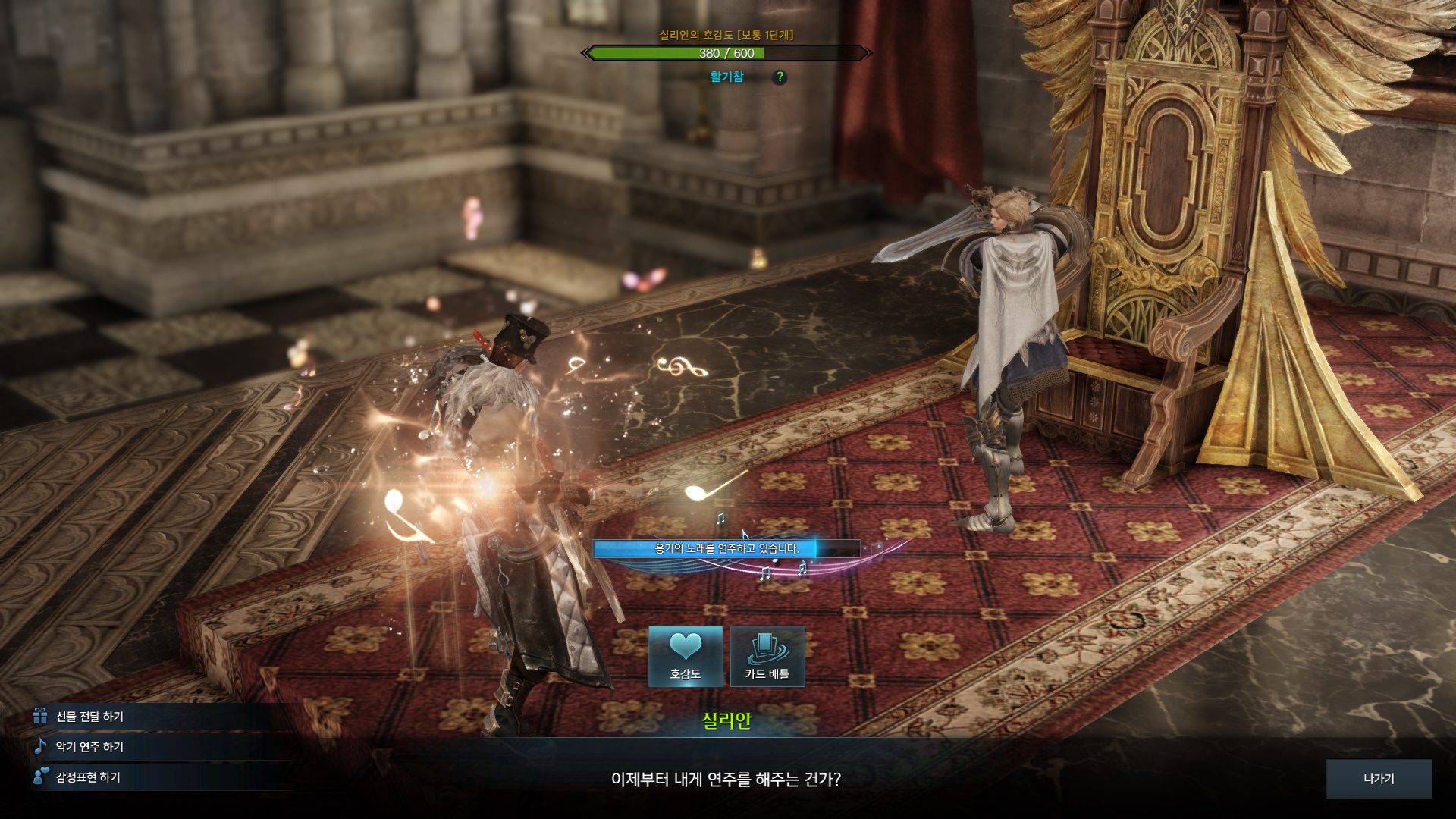Image resolution: width=1456 pixels, height=819 pixels.
Task: Start a 카드 배틀 card battle
Action: point(767,657)
